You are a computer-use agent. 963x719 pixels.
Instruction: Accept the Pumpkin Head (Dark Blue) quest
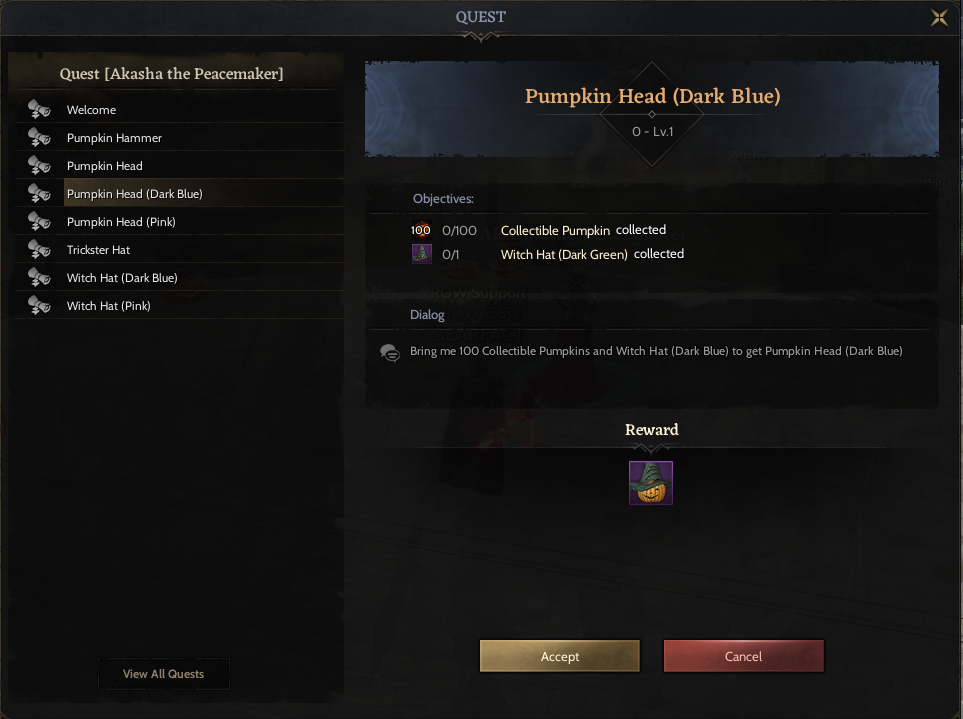click(x=560, y=656)
